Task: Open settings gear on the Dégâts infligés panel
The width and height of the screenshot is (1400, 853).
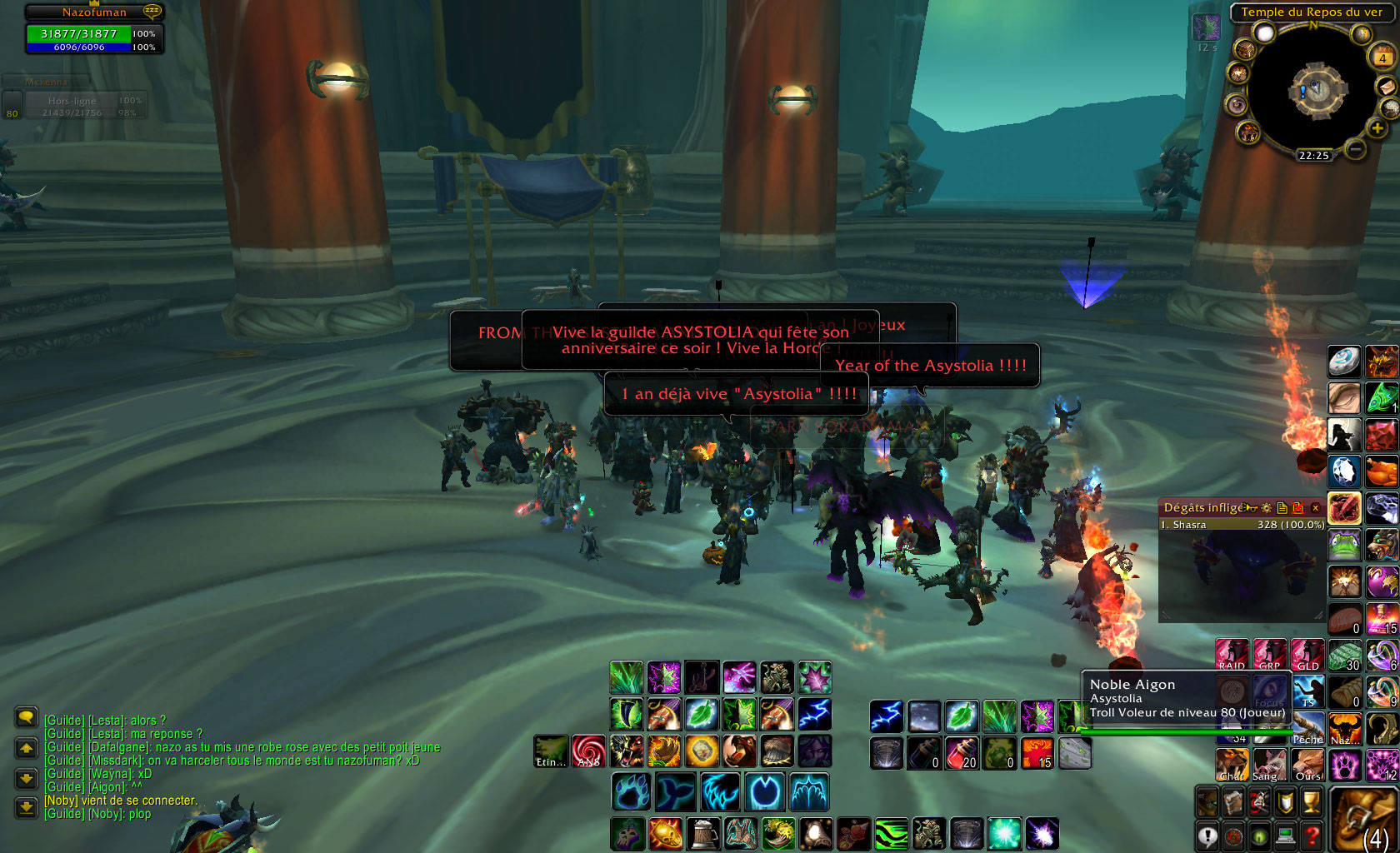Action: pyautogui.click(x=1267, y=508)
